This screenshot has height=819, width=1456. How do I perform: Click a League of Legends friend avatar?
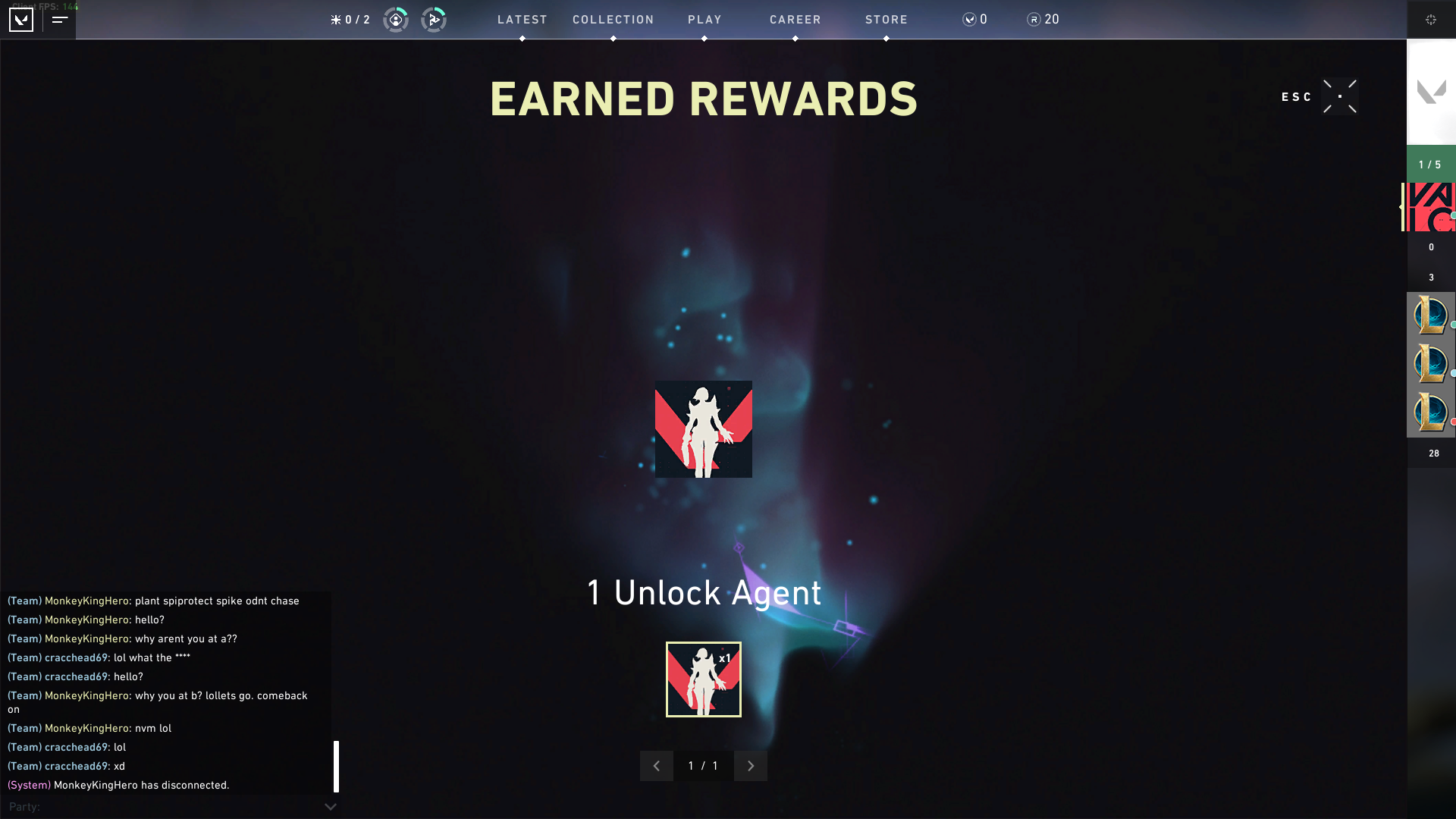(x=1430, y=316)
